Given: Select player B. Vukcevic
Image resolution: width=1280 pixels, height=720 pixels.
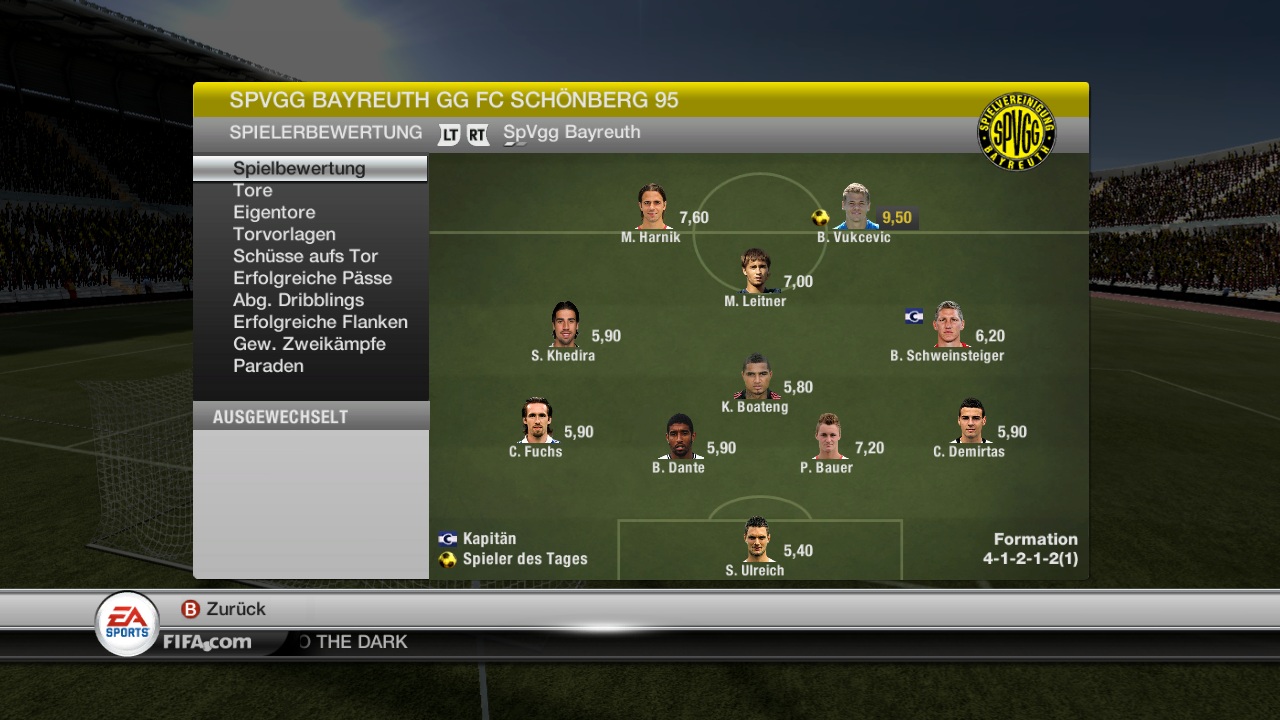Looking at the screenshot, I should coord(855,207).
